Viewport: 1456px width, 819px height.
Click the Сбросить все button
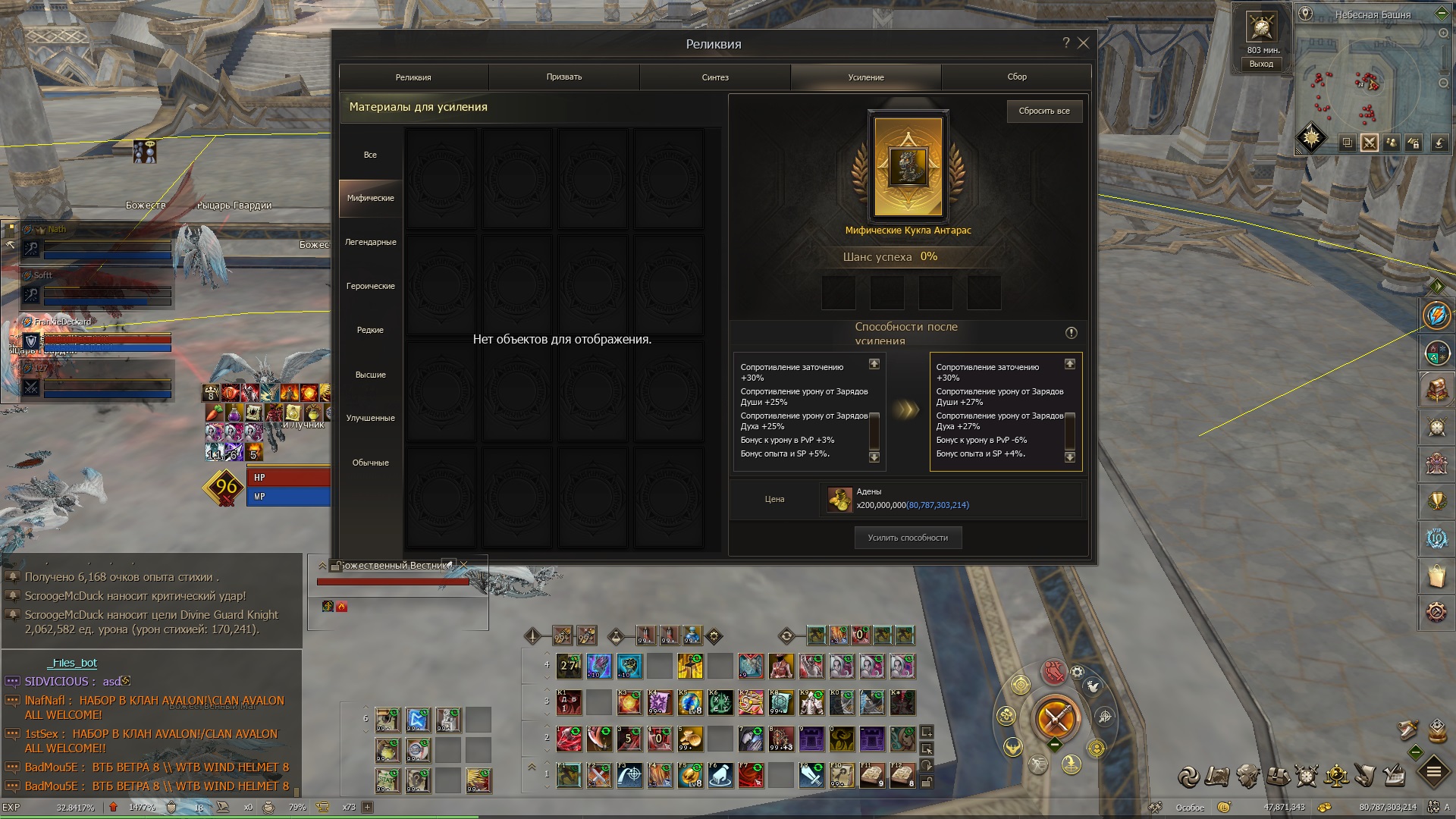1044,111
